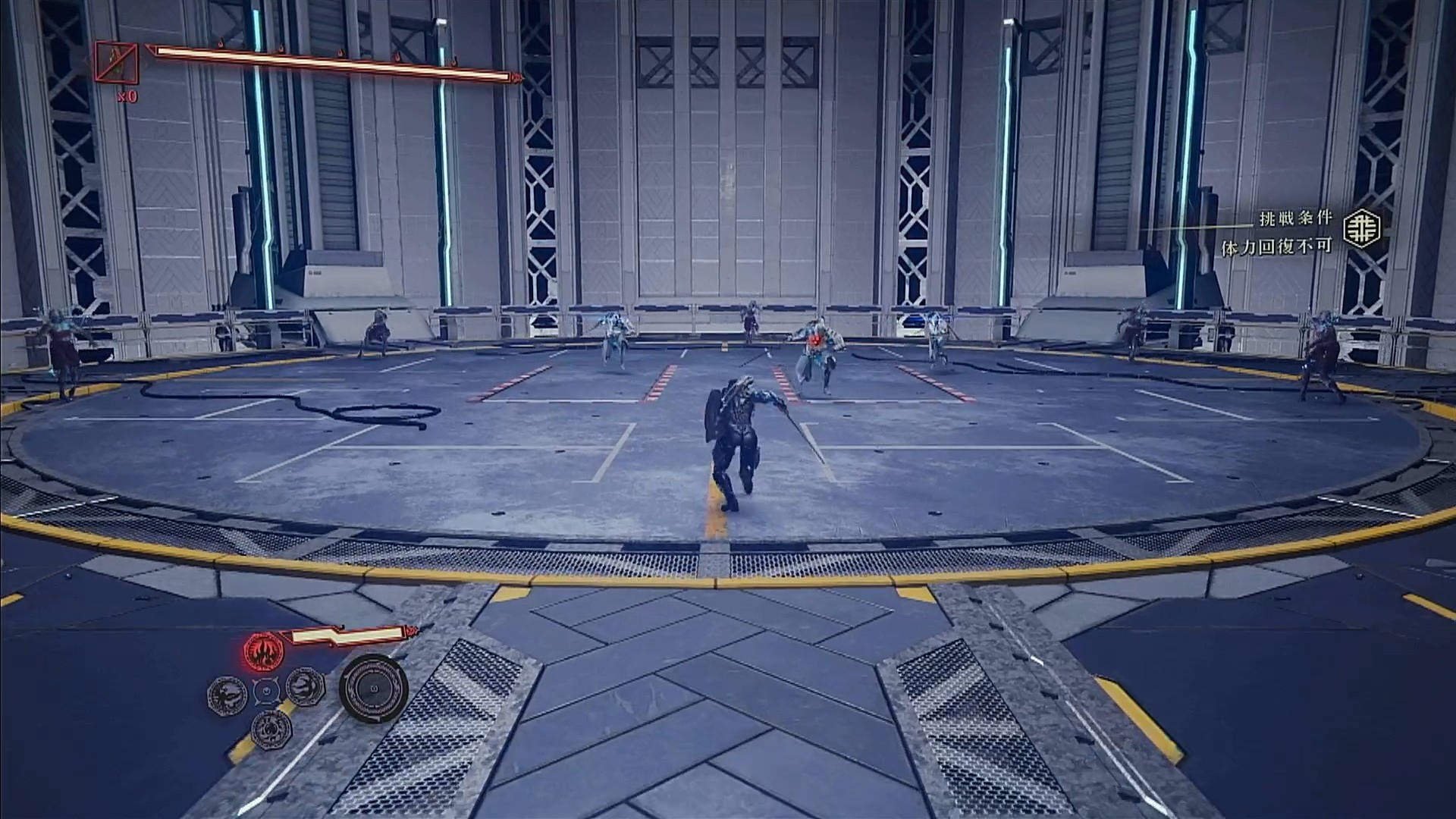
Task: Select the crossed-out healing item slot
Action: 116,63
